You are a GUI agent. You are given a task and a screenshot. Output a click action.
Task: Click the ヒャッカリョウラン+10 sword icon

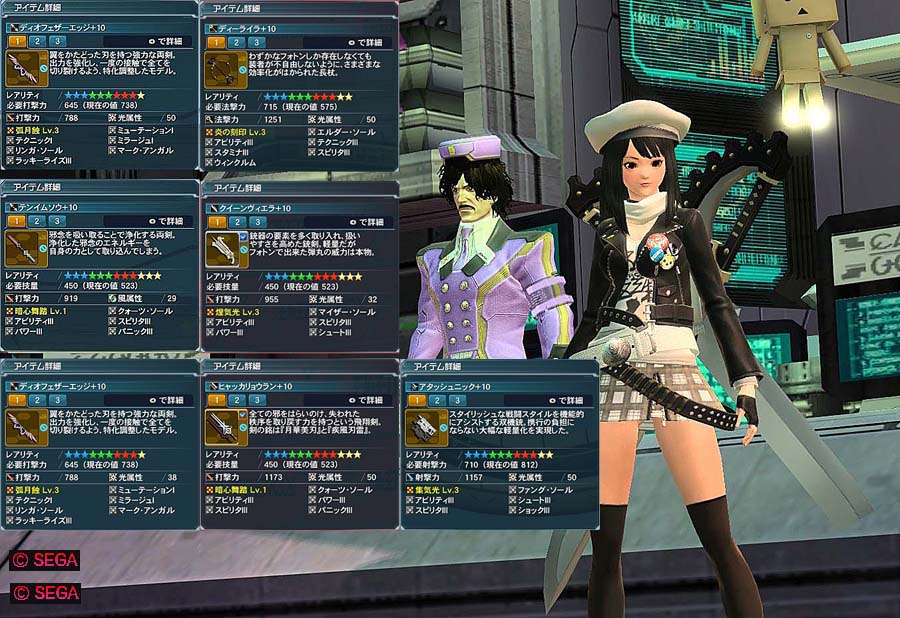(x=220, y=428)
